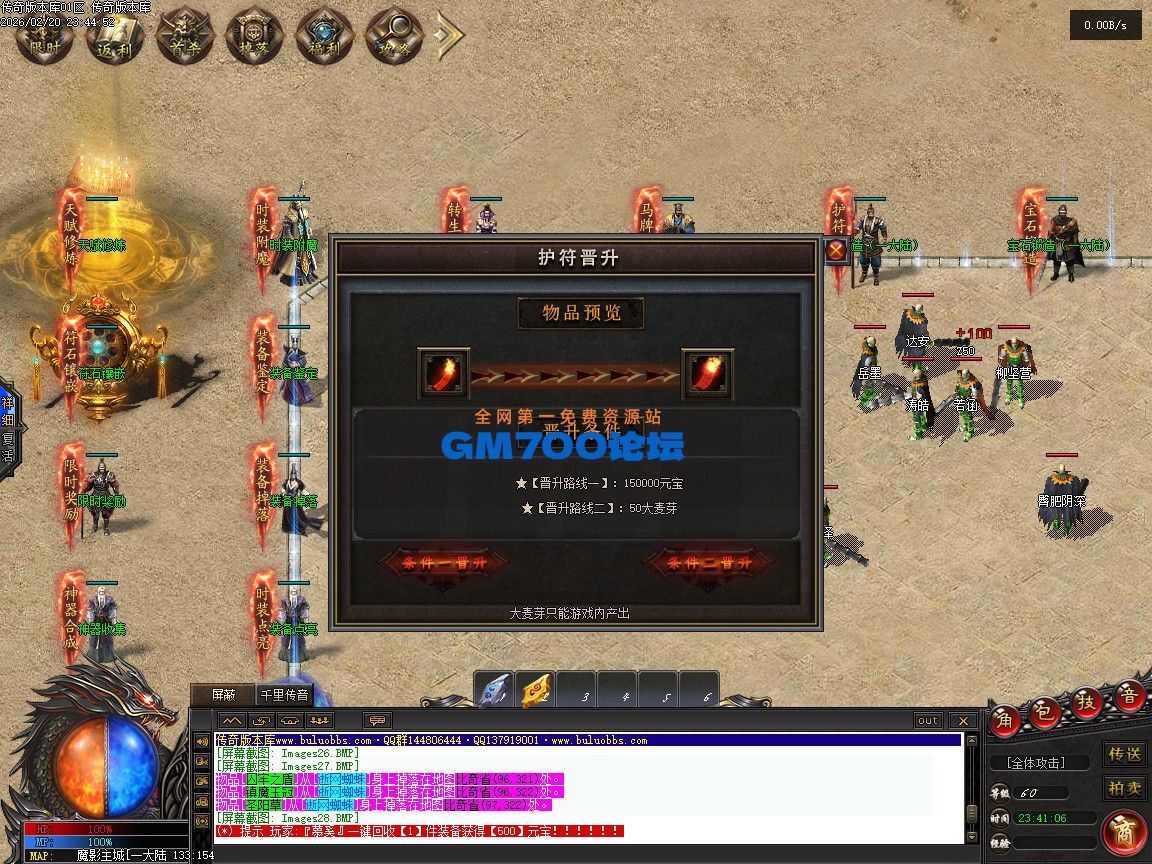Click the 传送 teleport button
This screenshot has height=864, width=1152.
point(1124,753)
